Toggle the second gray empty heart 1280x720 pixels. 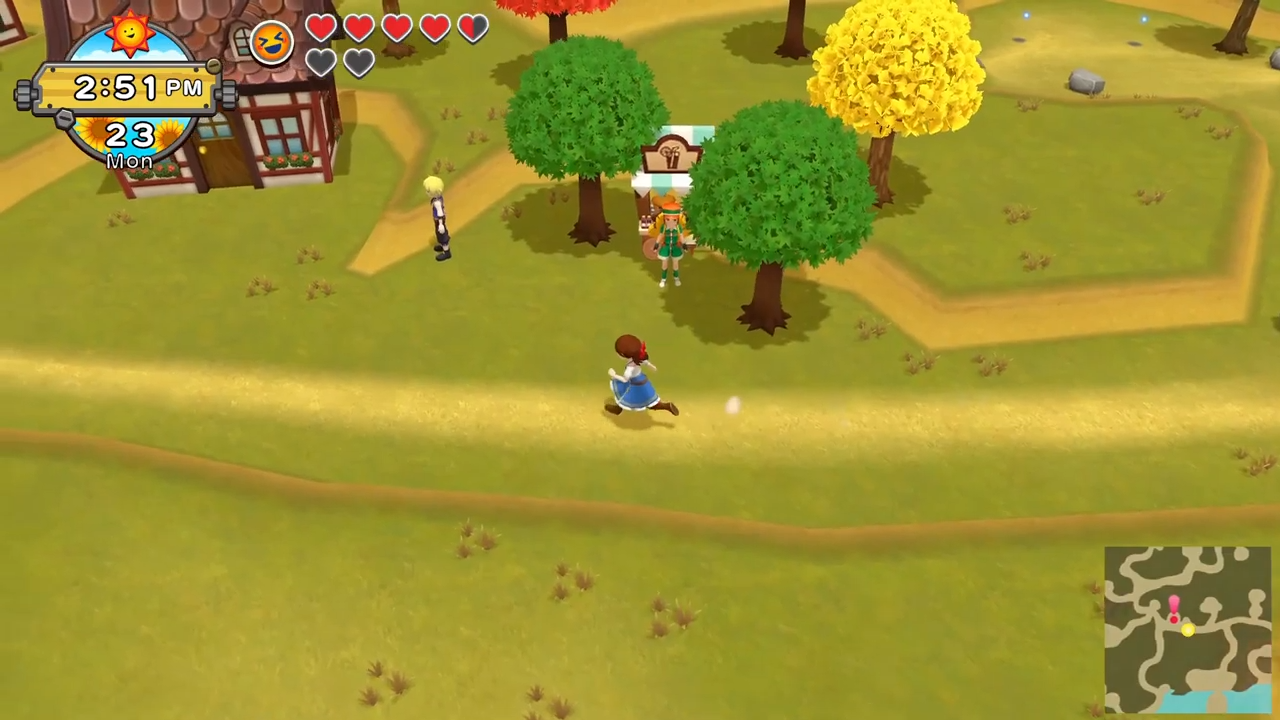pyautogui.click(x=358, y=63)
